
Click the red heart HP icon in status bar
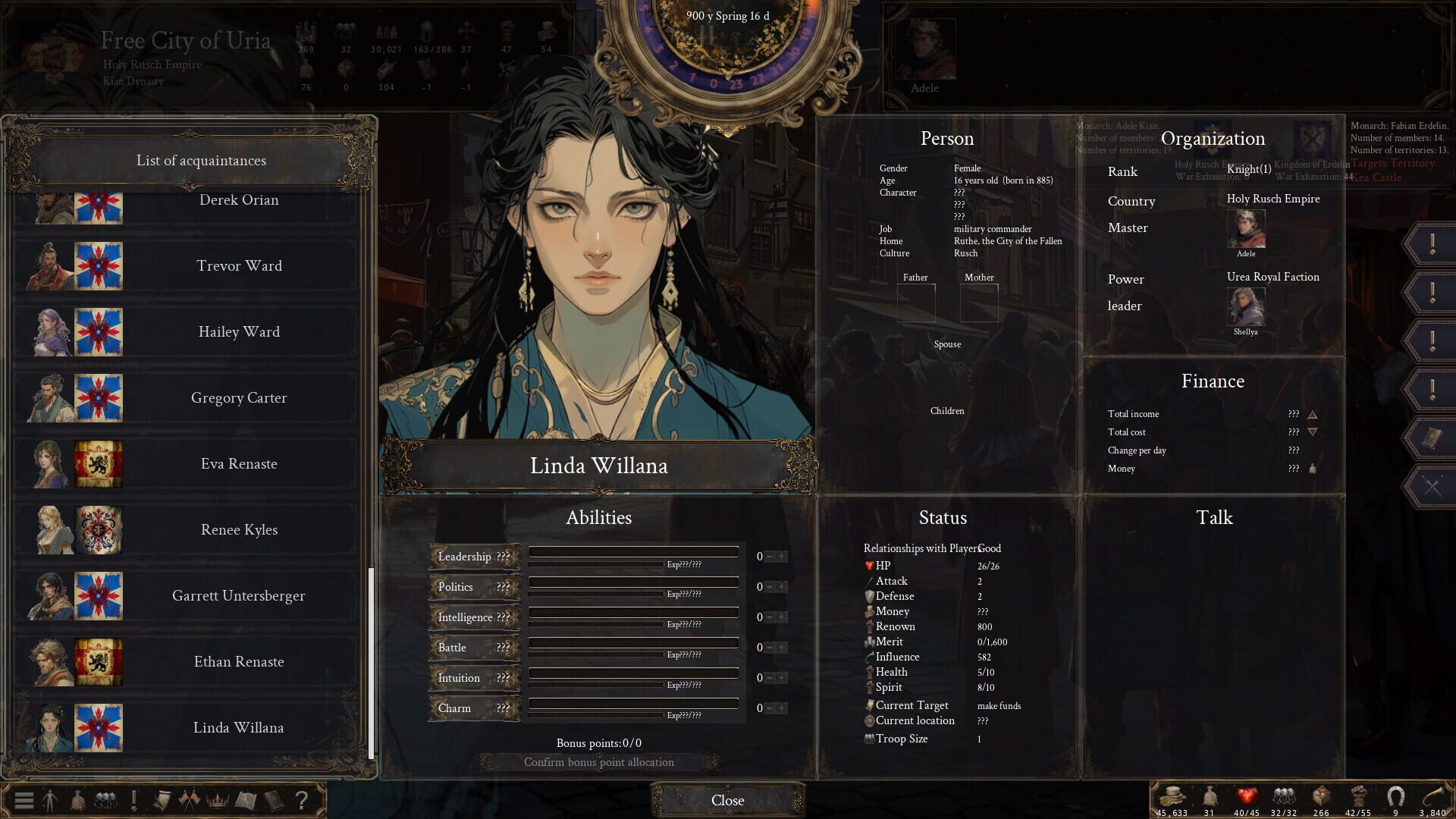click(1246, 796)
